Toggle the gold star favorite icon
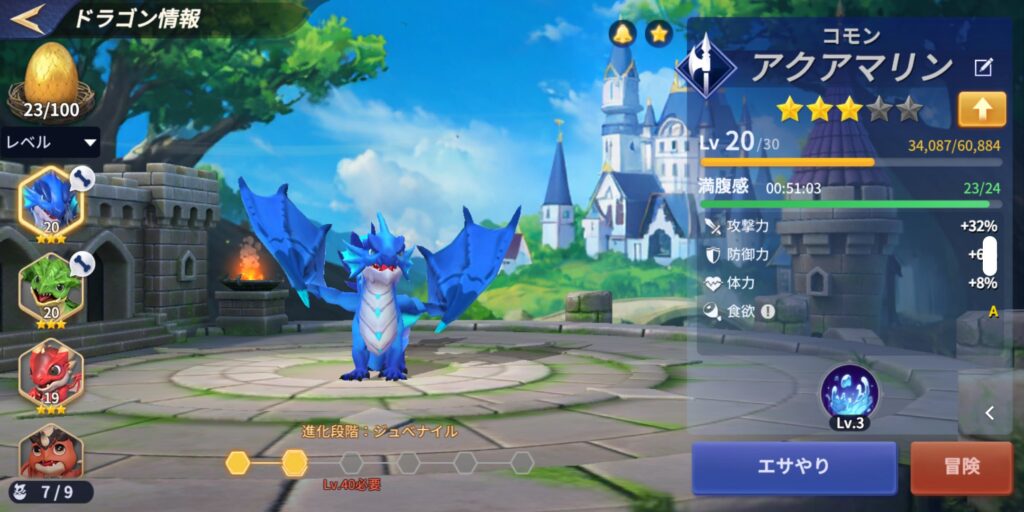The width and height of the screenshot is (1024, 512). [658, 34]
